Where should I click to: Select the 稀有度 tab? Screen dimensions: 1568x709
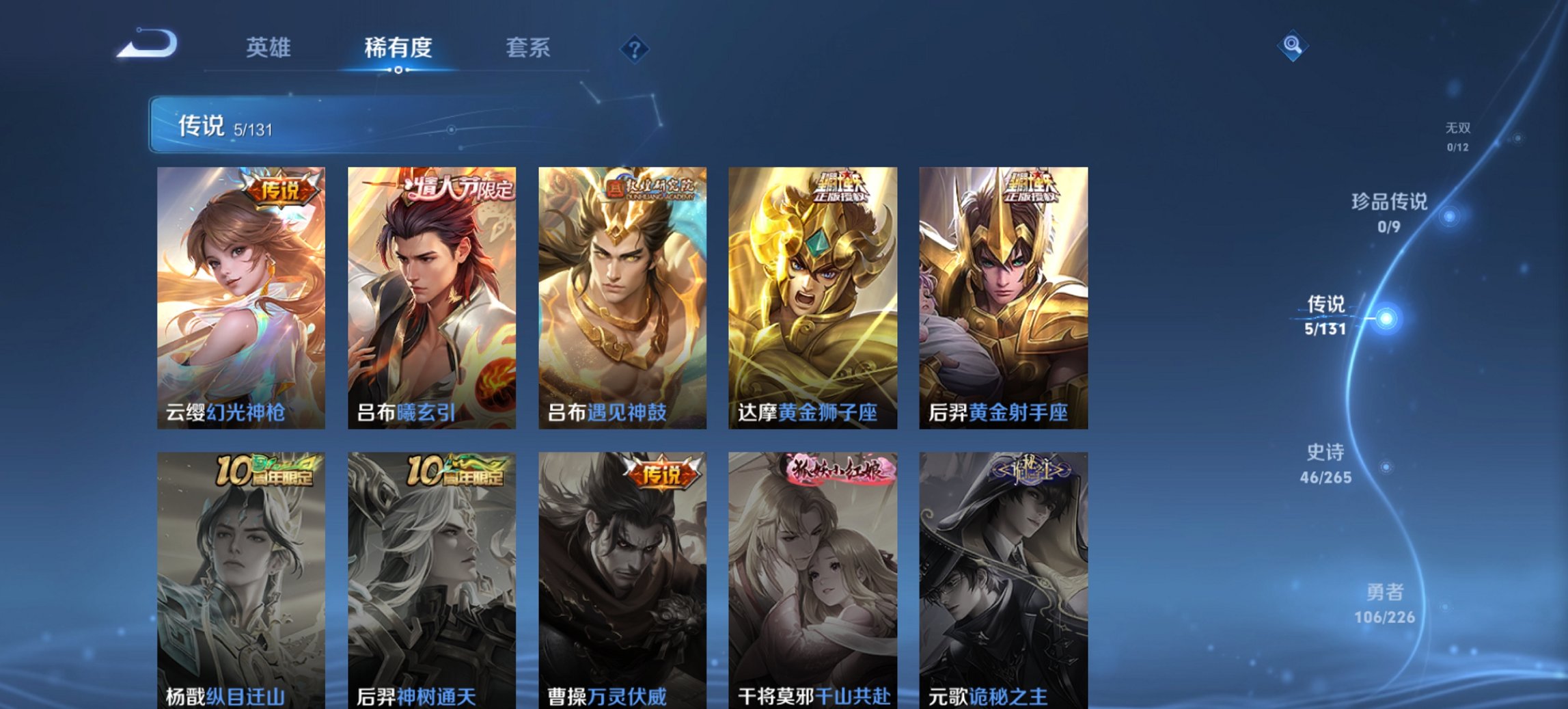[x=398, y=48]
